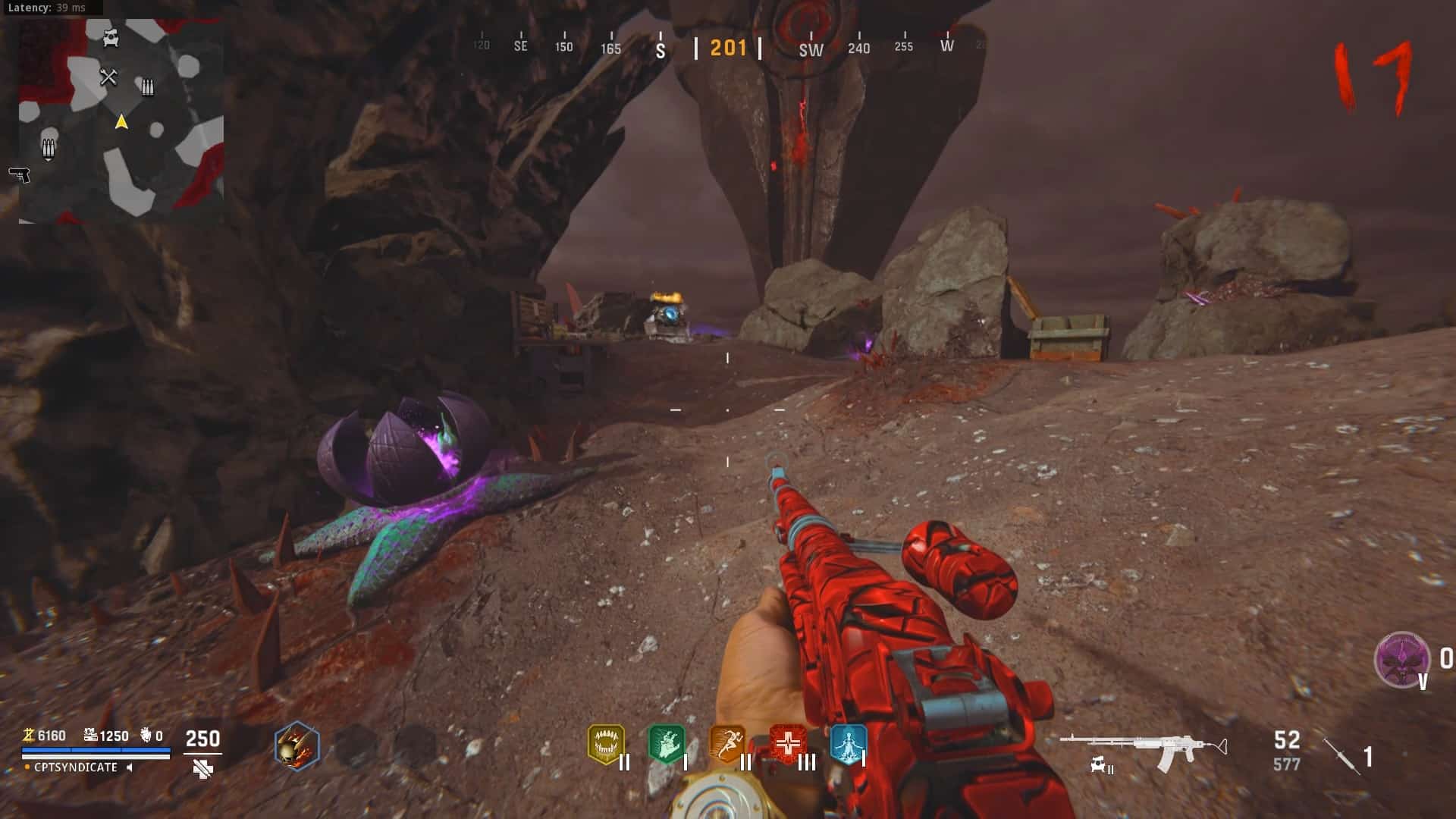Click the yellow fanged-mouth perk icon
The height and width of the screenshot is (819, 1456).
(x=606, y=745)
